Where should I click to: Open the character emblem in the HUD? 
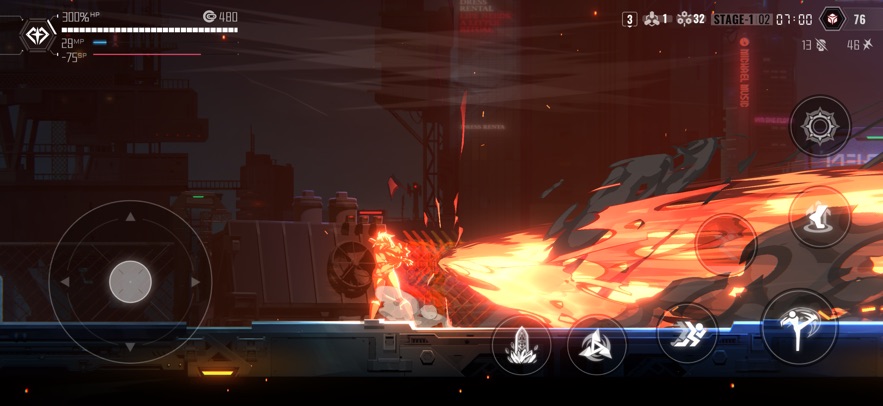point(38,35)
